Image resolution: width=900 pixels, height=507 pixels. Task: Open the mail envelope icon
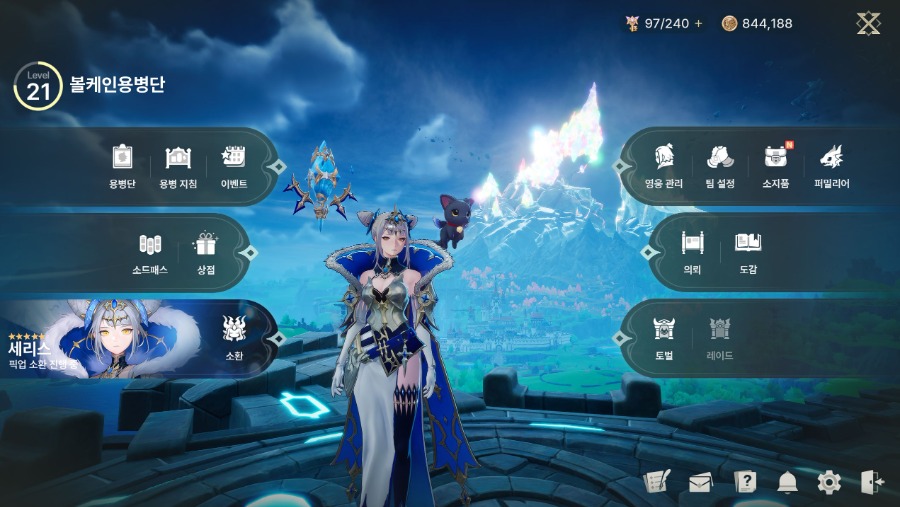[x=700, y=483]
